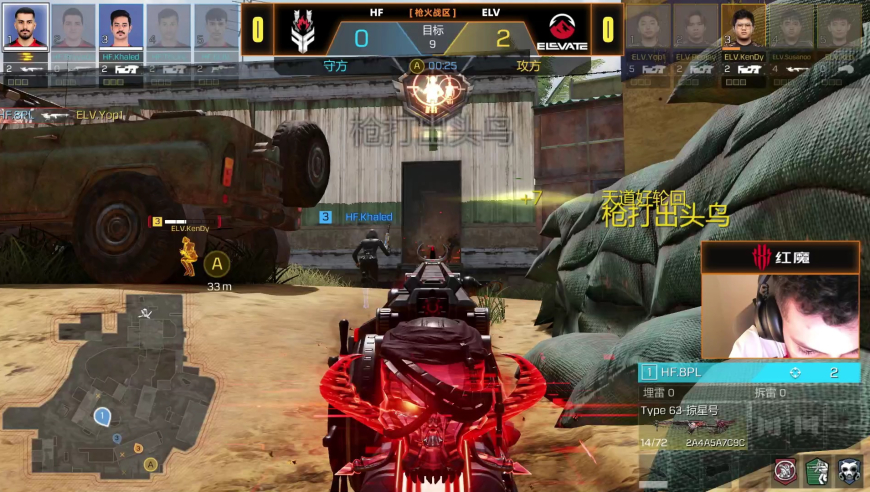Screen dimensions: 870x492
Task: Select HF.Khaled's player portrait
Action: click(x=120, y=28)
